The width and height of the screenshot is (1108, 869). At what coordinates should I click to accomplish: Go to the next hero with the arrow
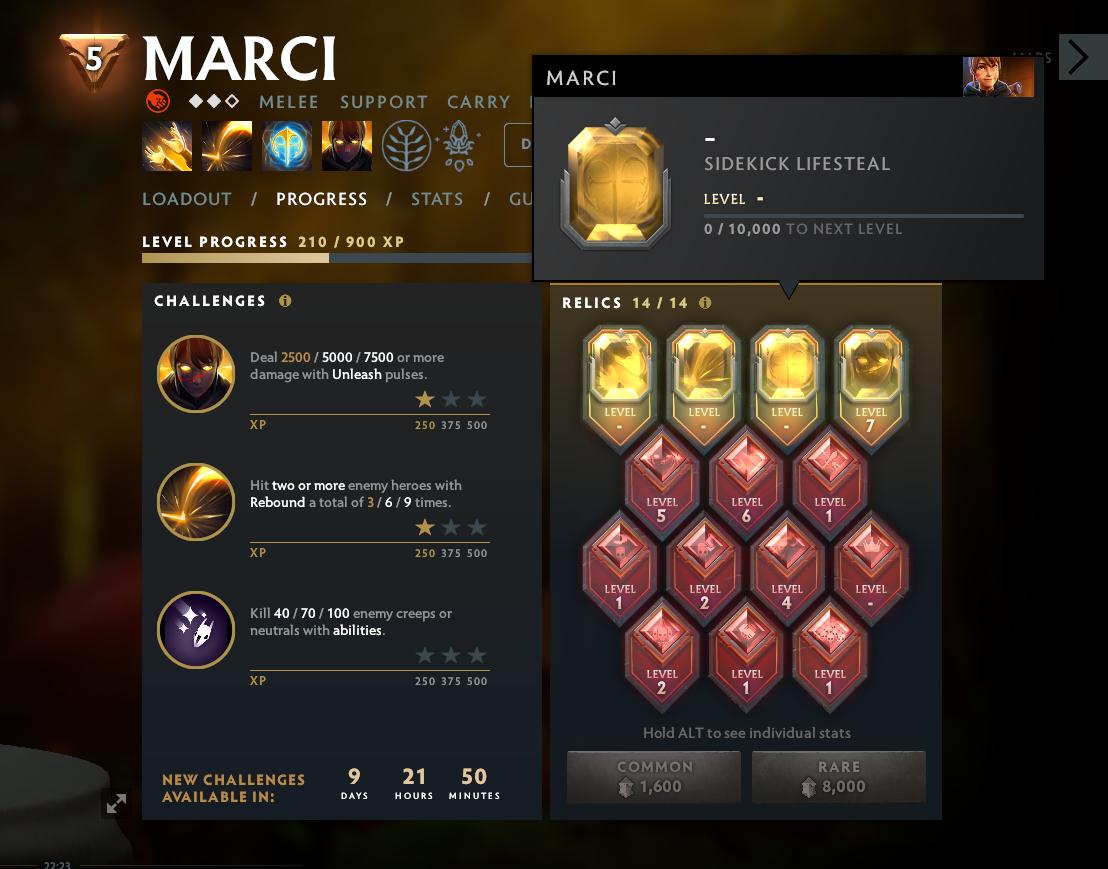[1078, 57]
